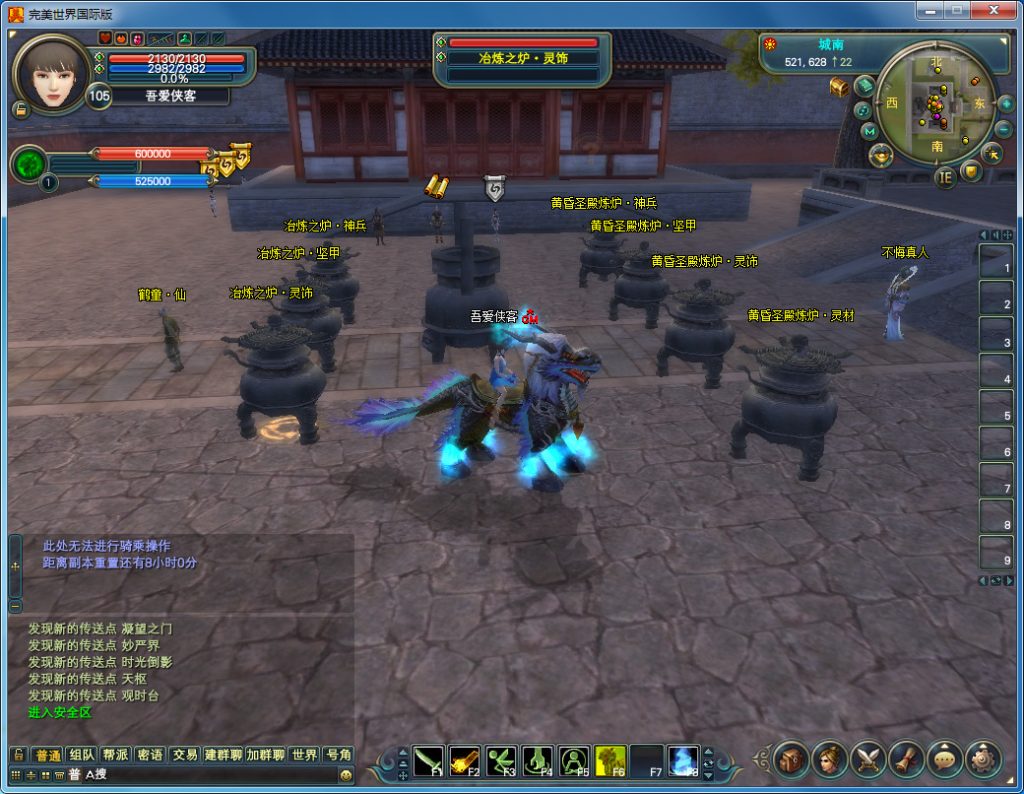
Task: Select the yellow-highlighted F6 skill slot
Action: 610,761
